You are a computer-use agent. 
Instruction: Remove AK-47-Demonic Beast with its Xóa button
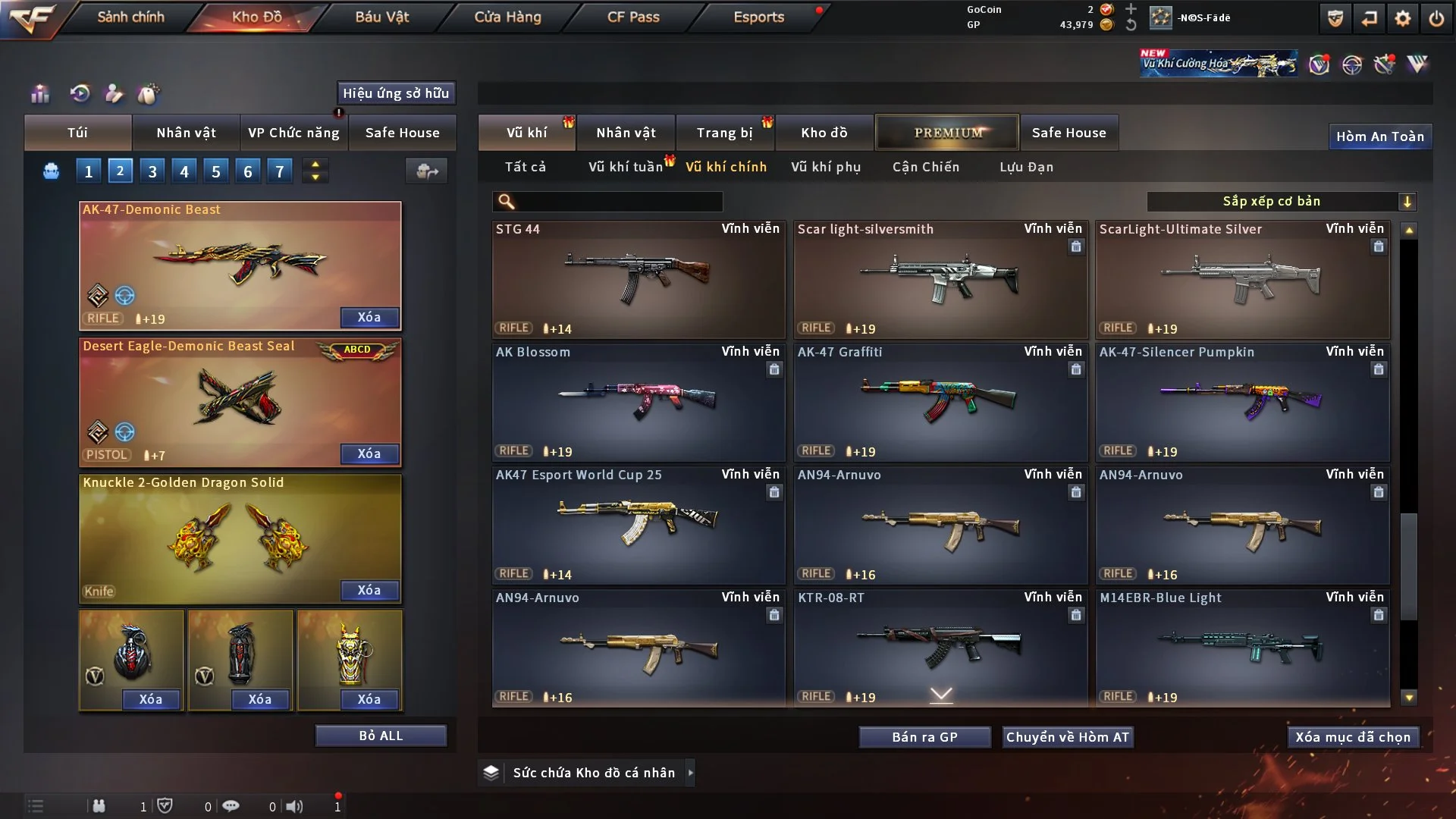[x=369, y=317]
